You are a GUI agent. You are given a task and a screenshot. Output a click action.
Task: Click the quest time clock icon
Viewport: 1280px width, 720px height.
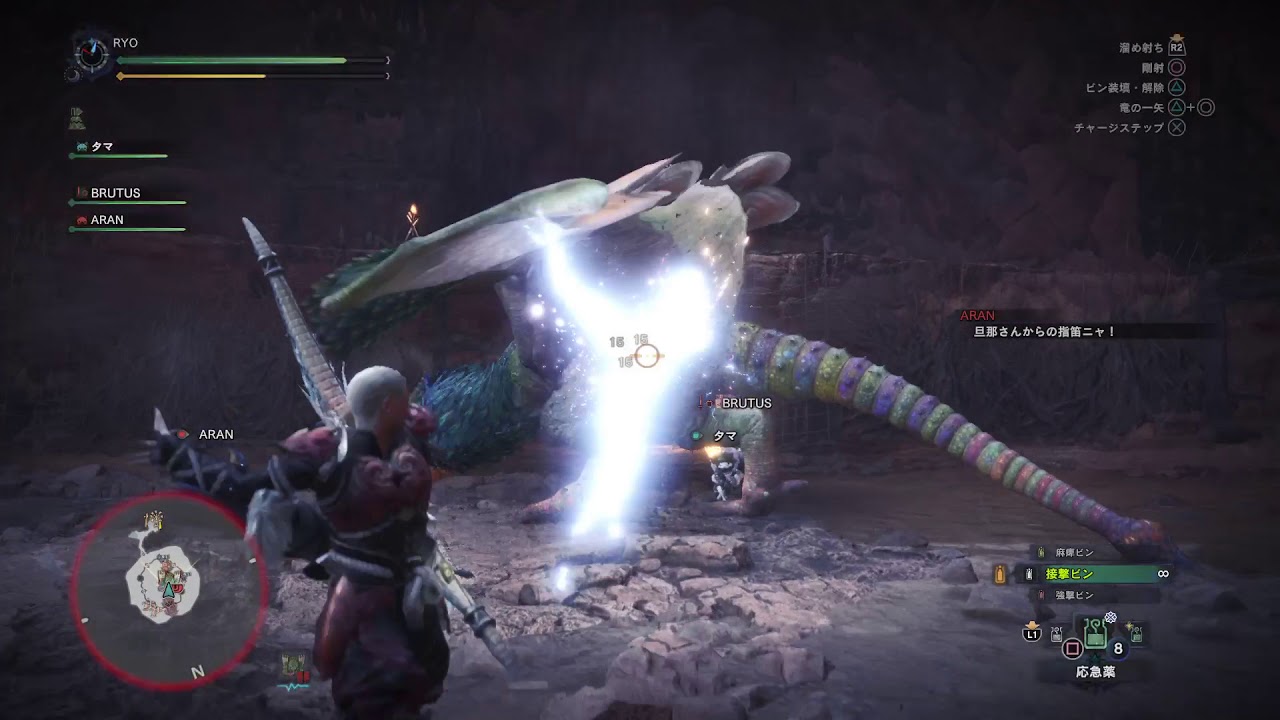[93, 54]
